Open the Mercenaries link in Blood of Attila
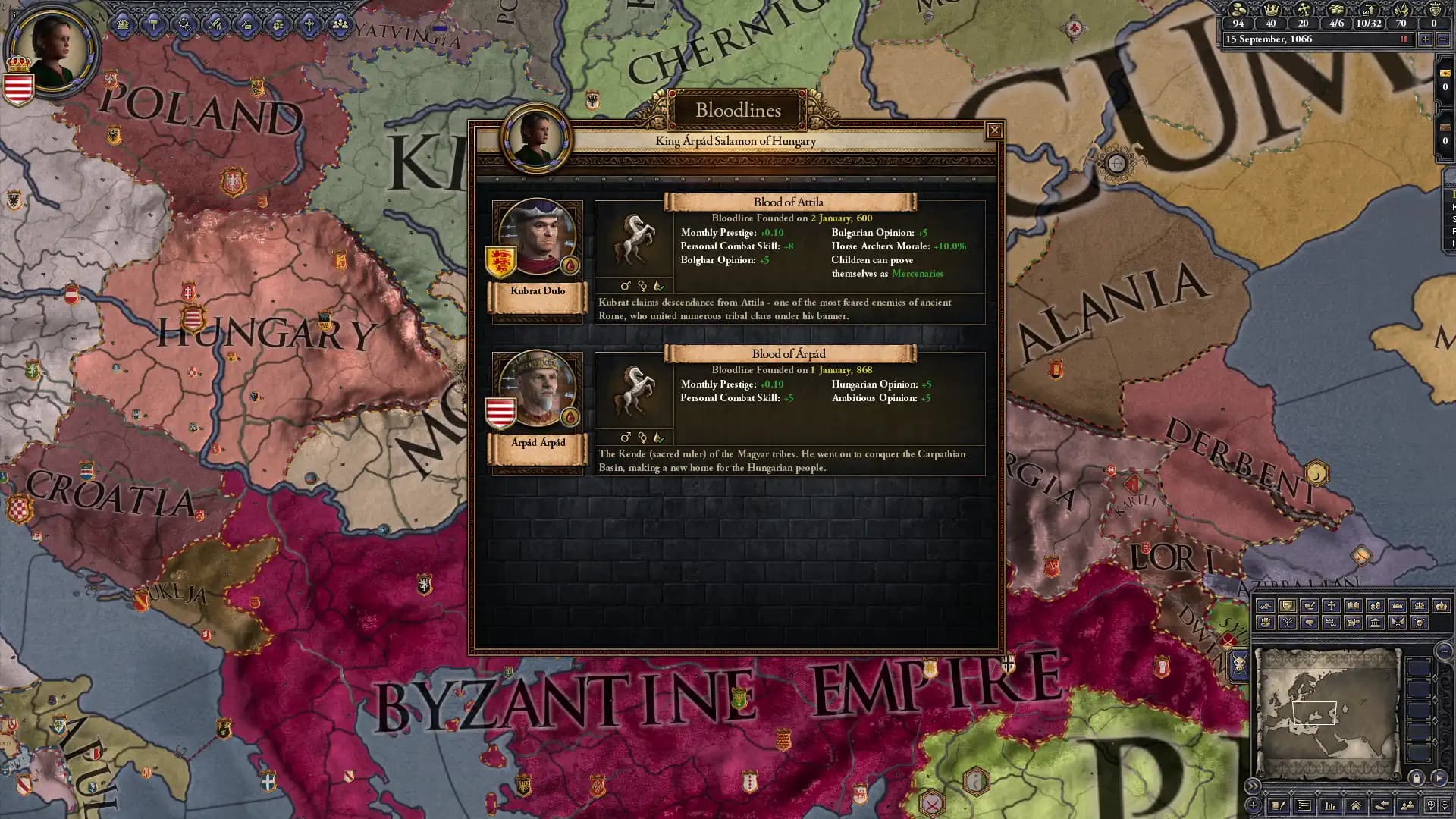1456x819 pixels. click(x=918, y=273)
